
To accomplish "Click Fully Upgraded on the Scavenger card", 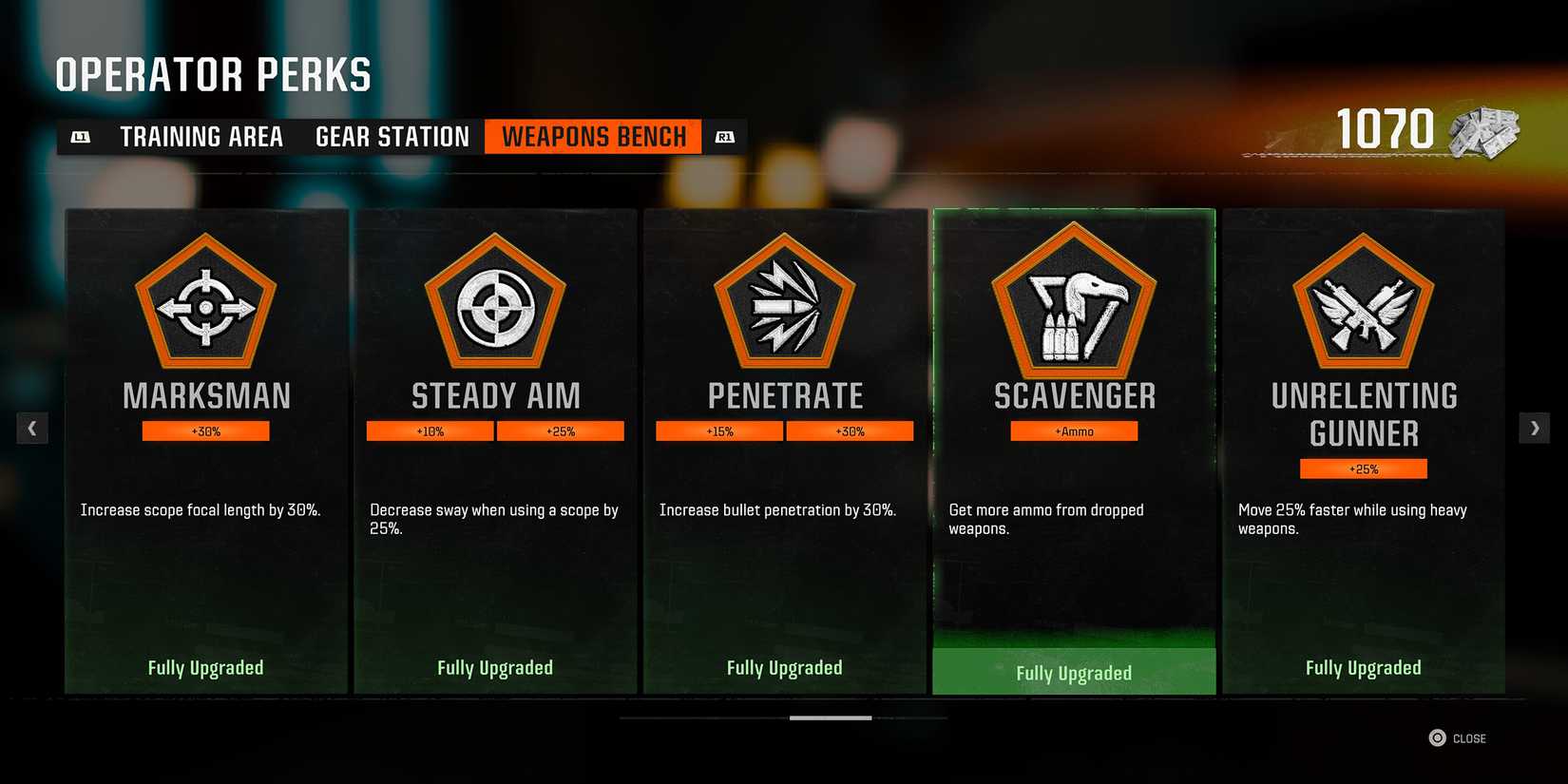I will (x=1074, y=672).
